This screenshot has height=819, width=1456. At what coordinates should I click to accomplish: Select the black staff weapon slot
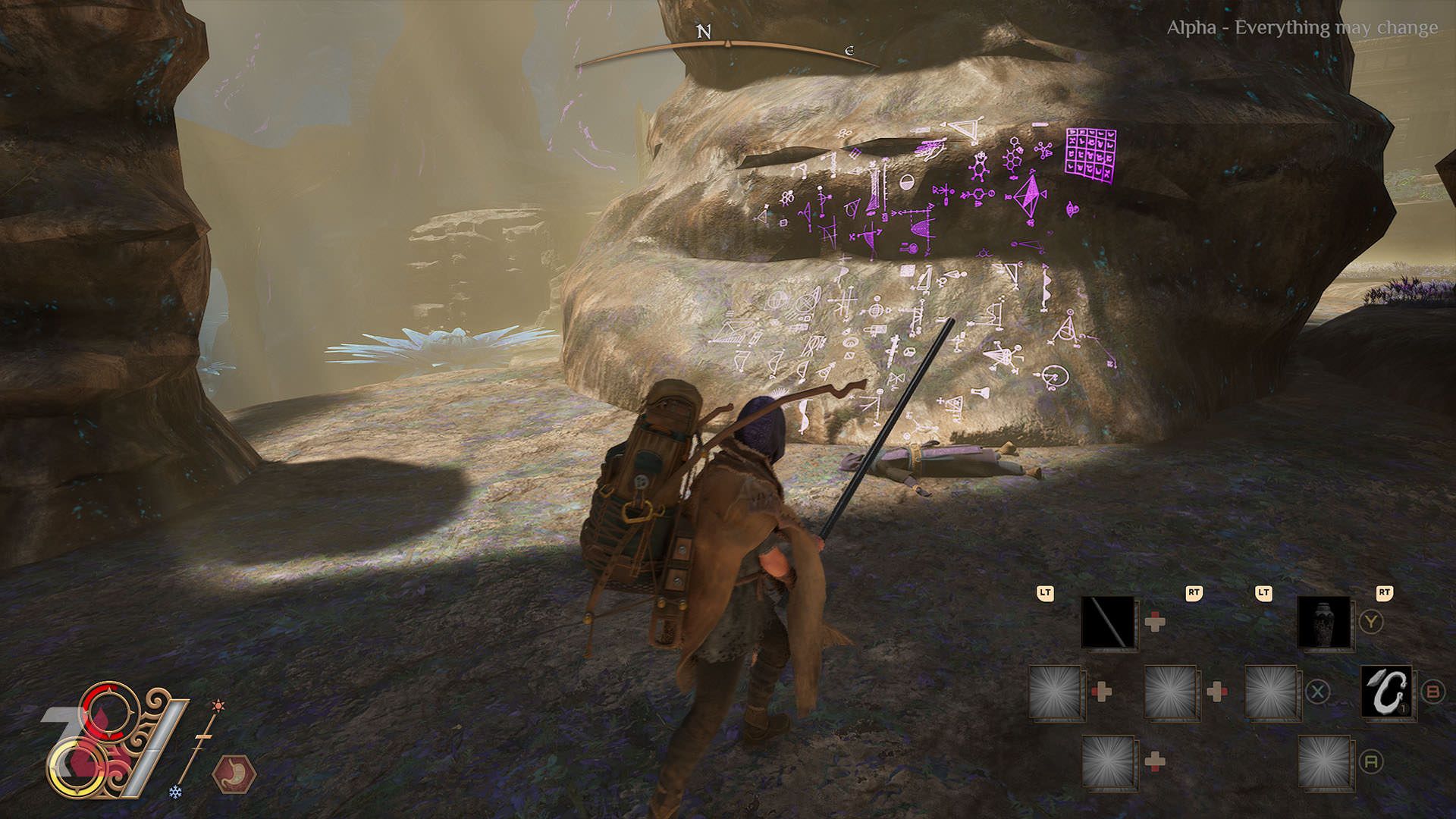[x=1108, y=622]
